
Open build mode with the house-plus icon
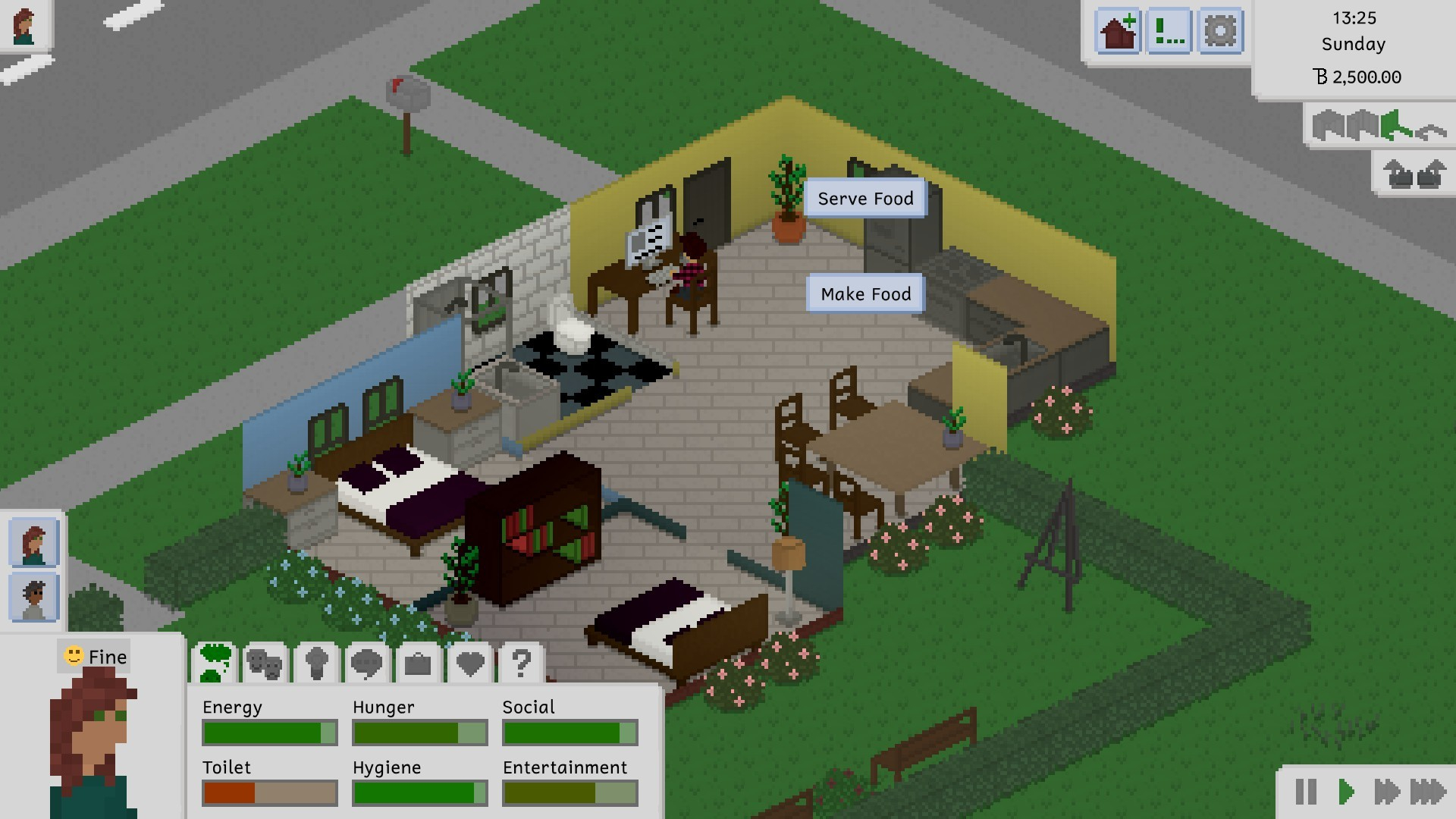click(1119, 32)
